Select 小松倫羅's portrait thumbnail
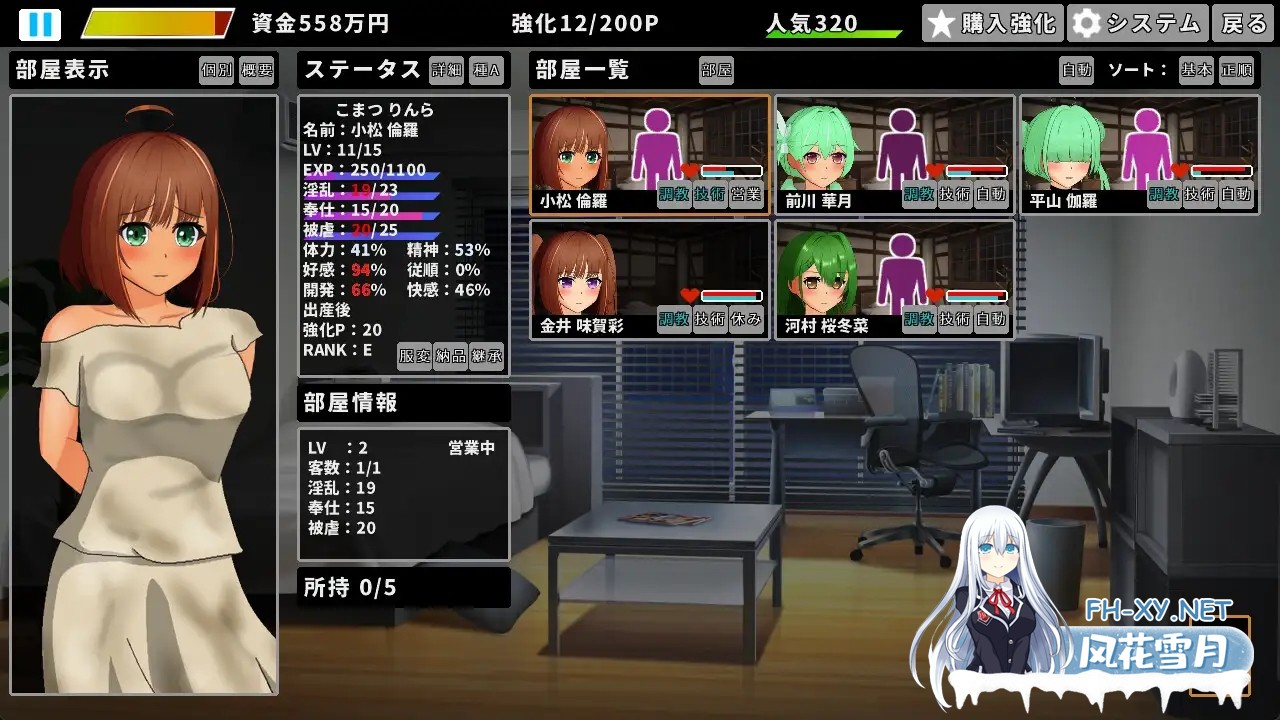1280x720 pixels. [573, 150]
